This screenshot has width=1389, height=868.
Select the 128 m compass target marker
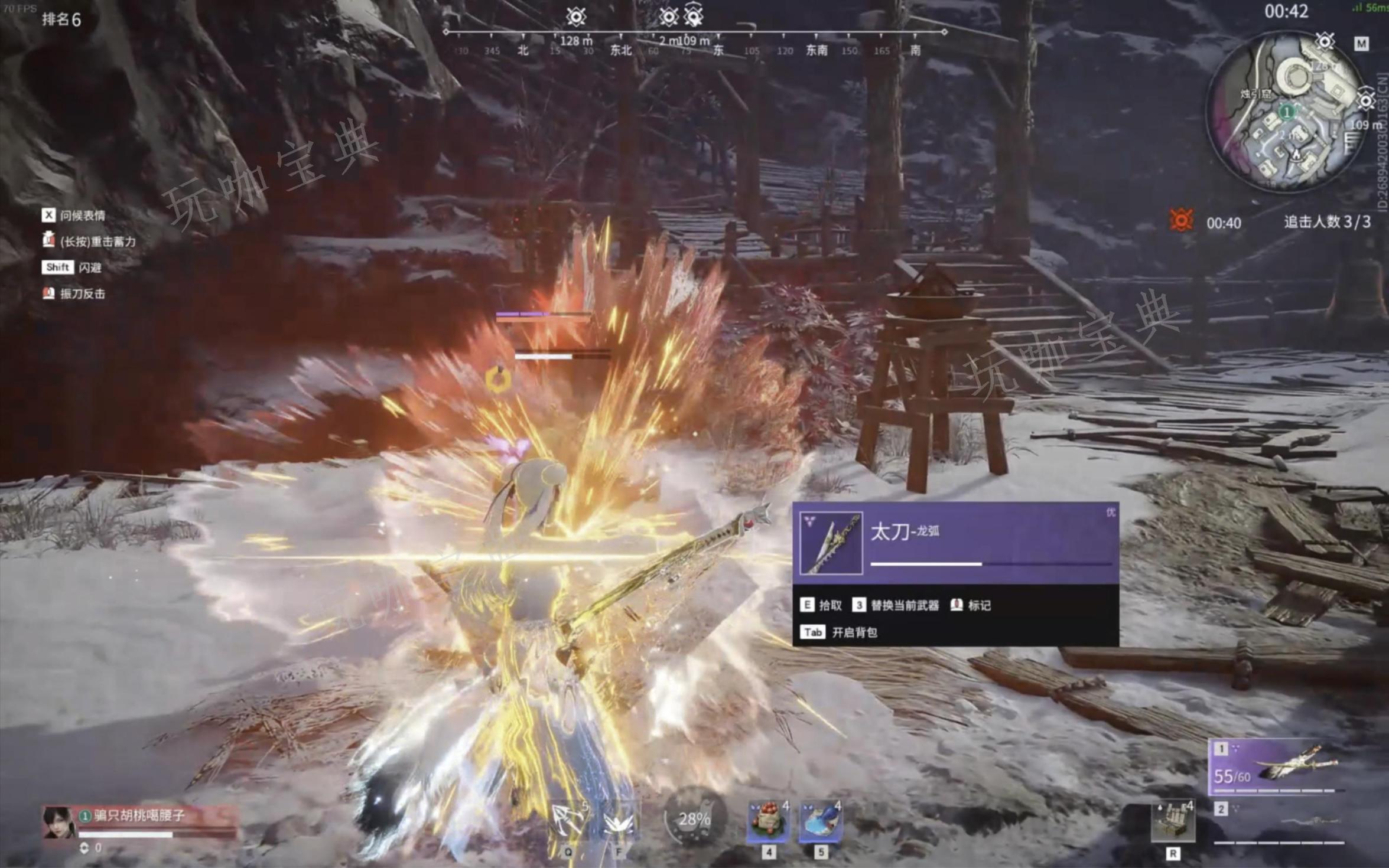click(575, 17)
